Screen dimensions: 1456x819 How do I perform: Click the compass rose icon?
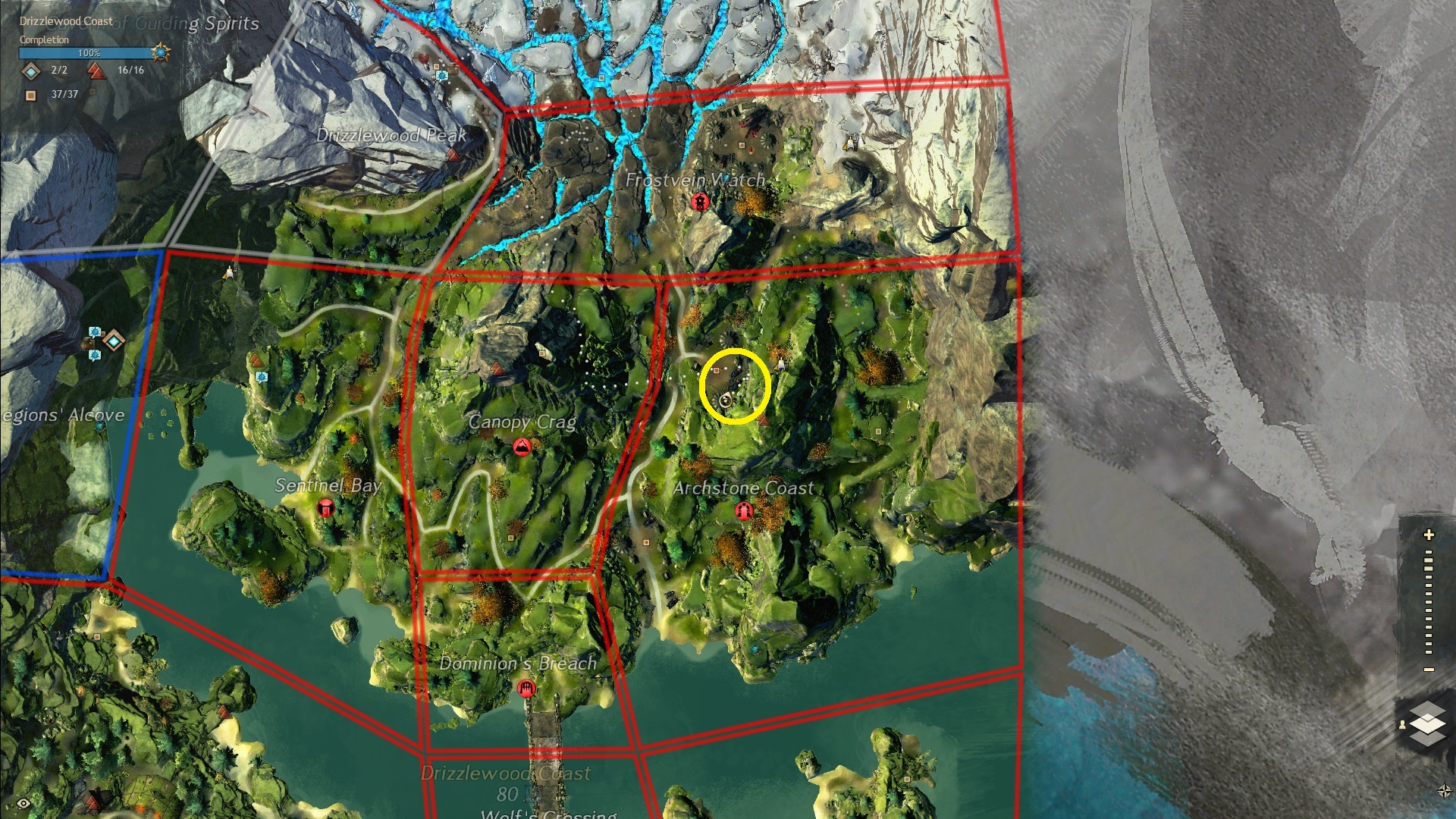click(1444, 791)
